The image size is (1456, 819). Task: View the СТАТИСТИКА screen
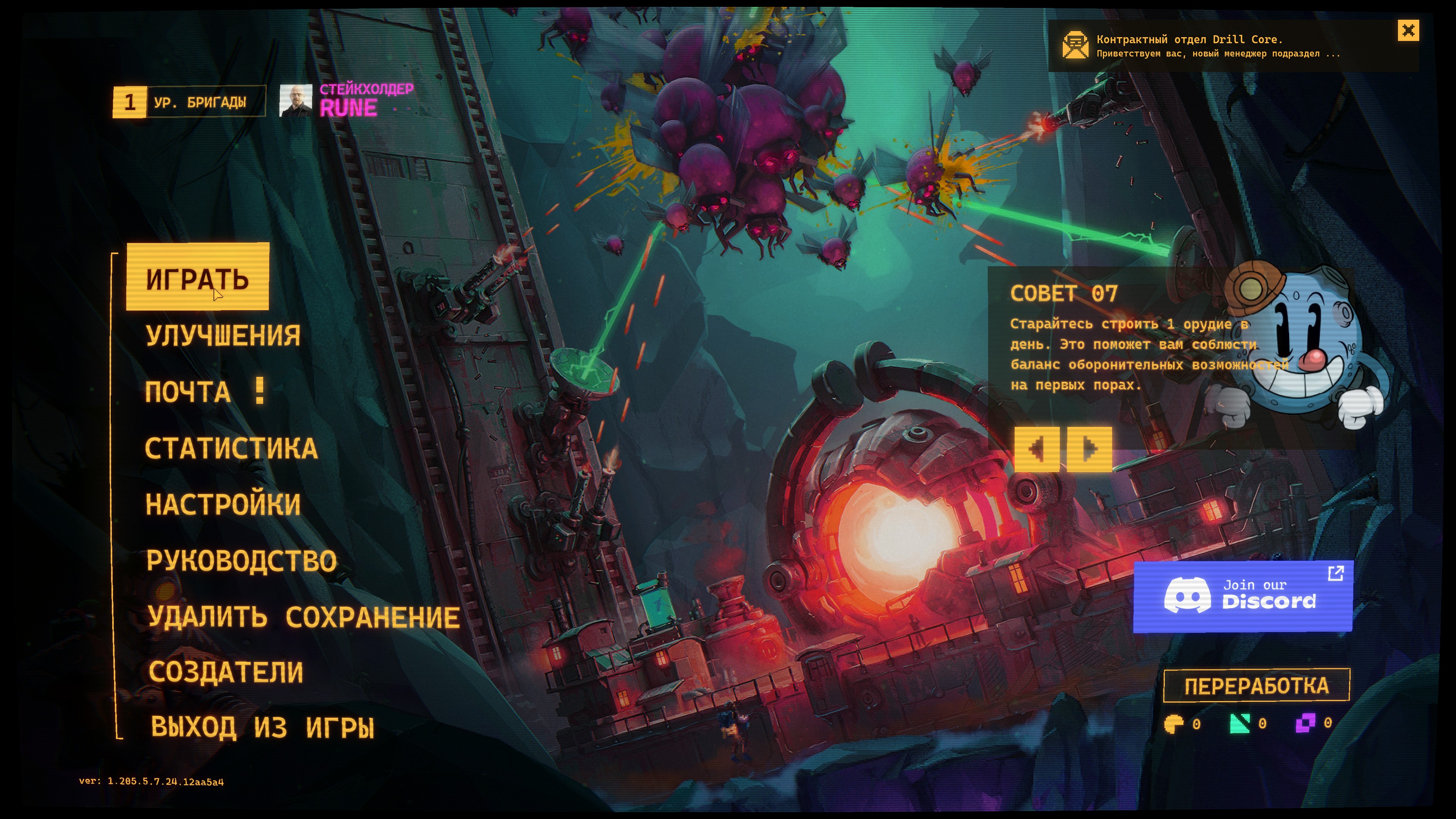tap(231, 448)
